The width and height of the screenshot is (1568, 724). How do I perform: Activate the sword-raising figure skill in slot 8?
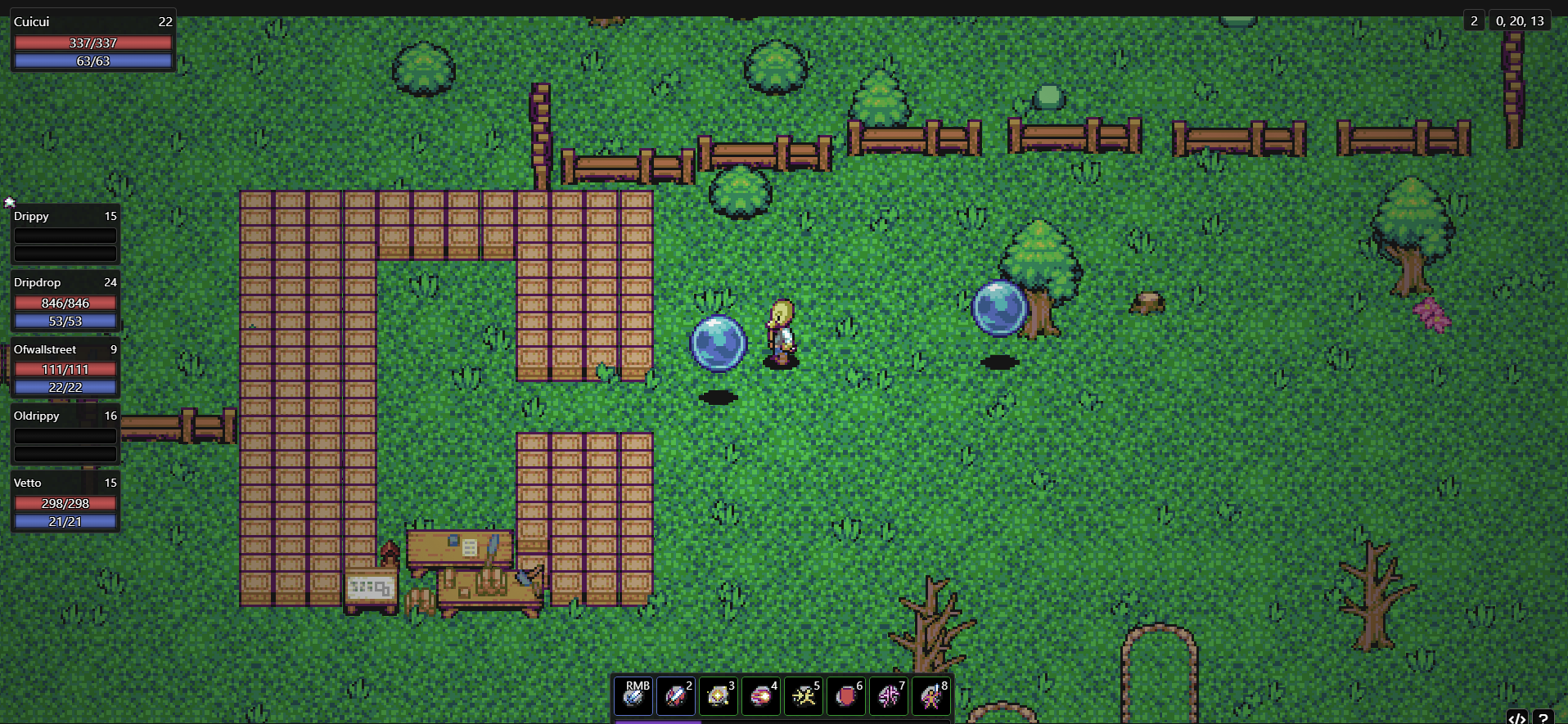coord(931,696)
